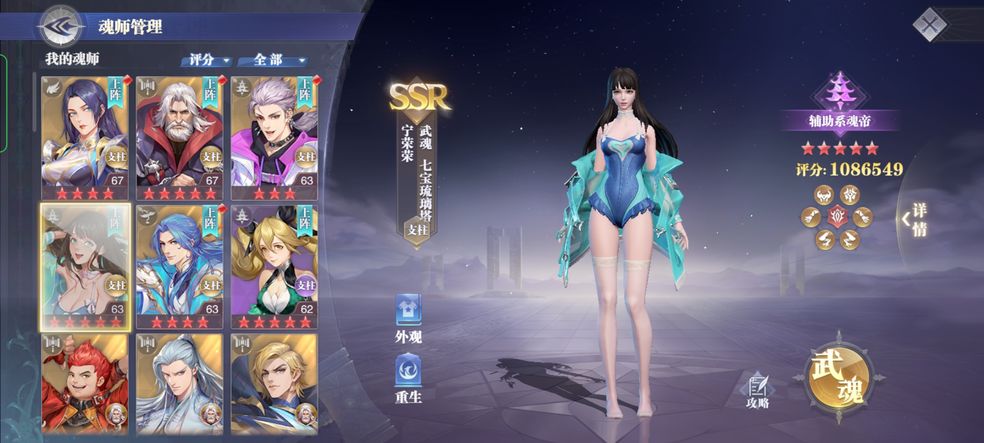
Task: Choose the white long-haired man card
Action: [x=179, y=385]
